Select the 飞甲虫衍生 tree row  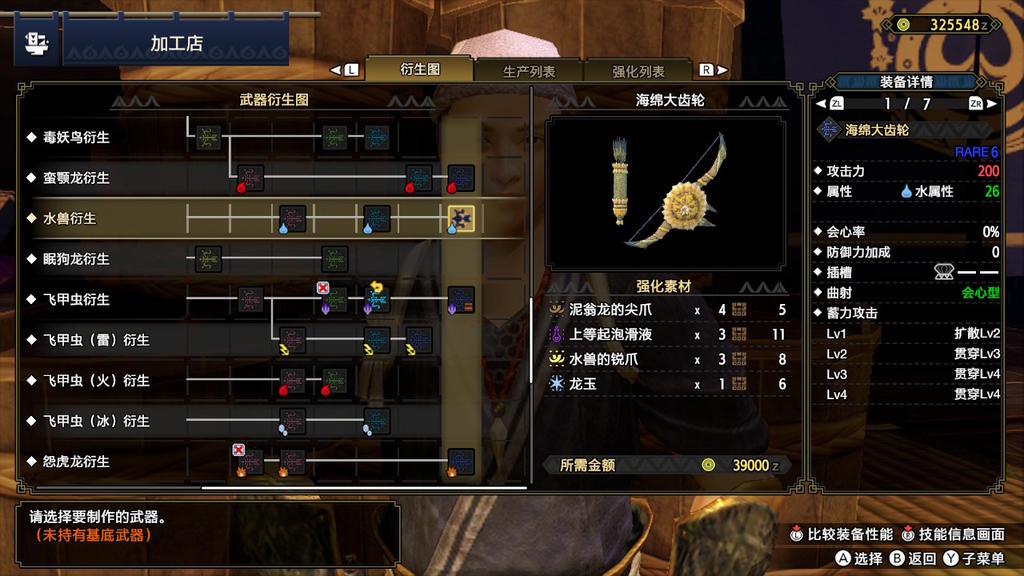click(x=76, y=299)
